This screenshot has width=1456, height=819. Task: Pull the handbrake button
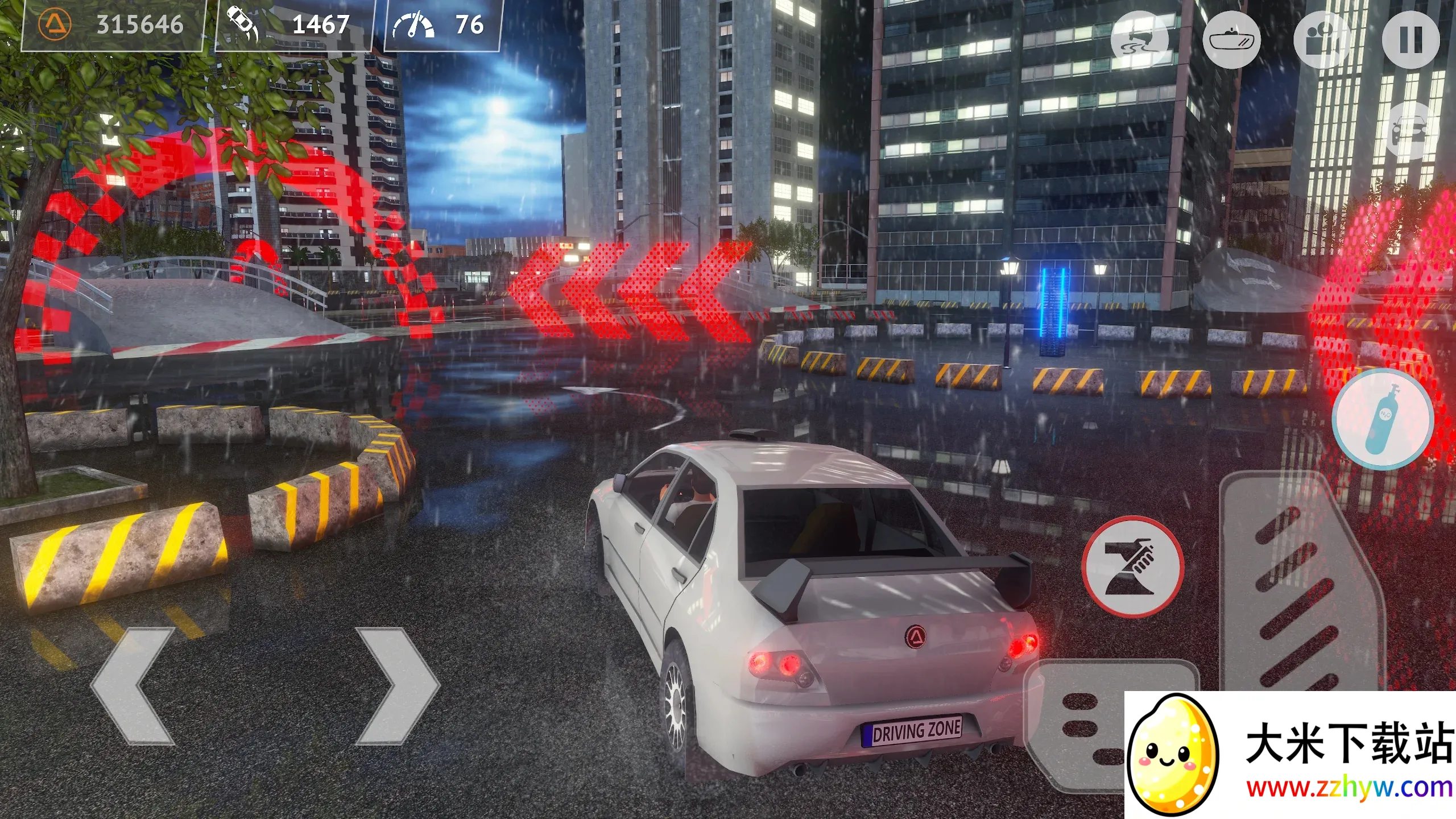pyautogui.click(x=1132, y=566)
